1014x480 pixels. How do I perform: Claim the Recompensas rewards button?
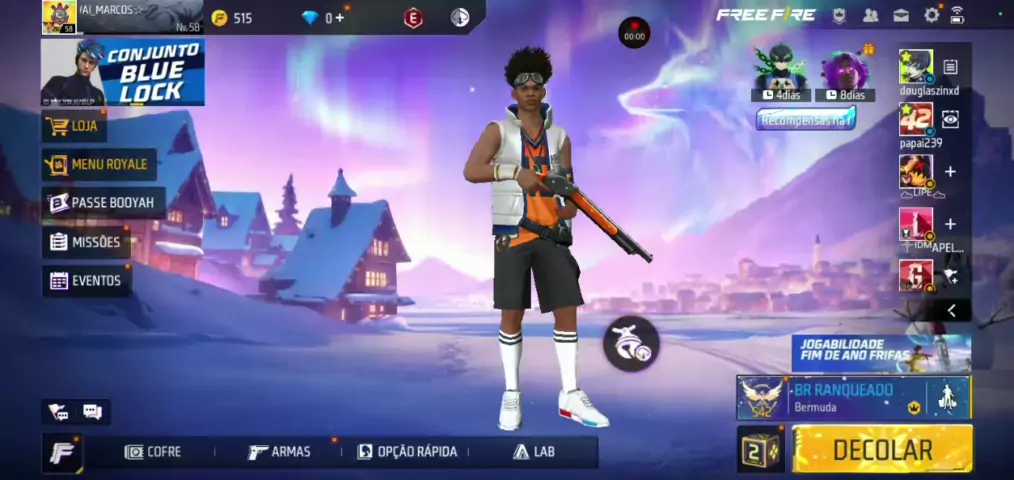[805, 120]
